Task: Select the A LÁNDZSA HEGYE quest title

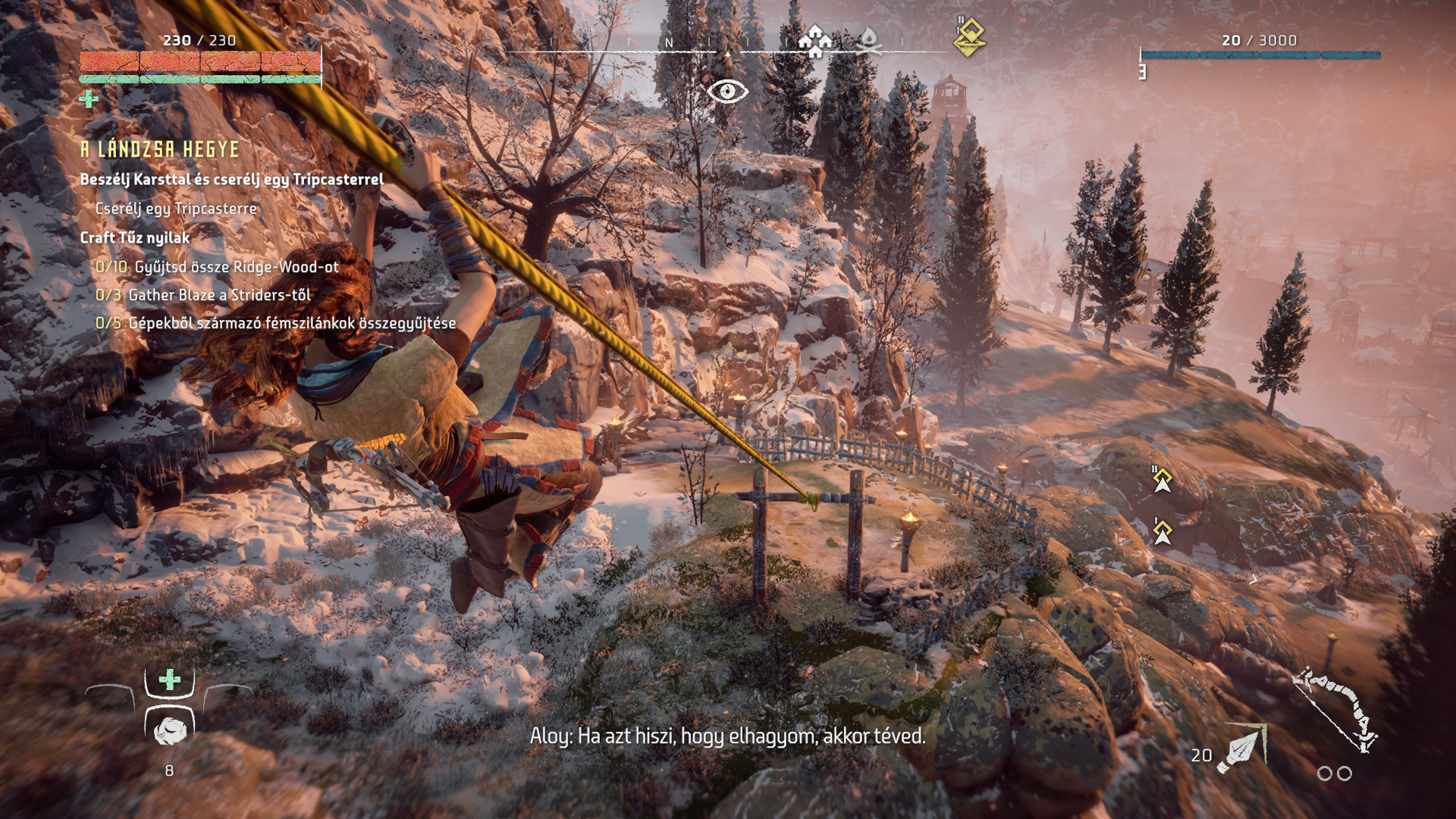Action: coord(160,149)
